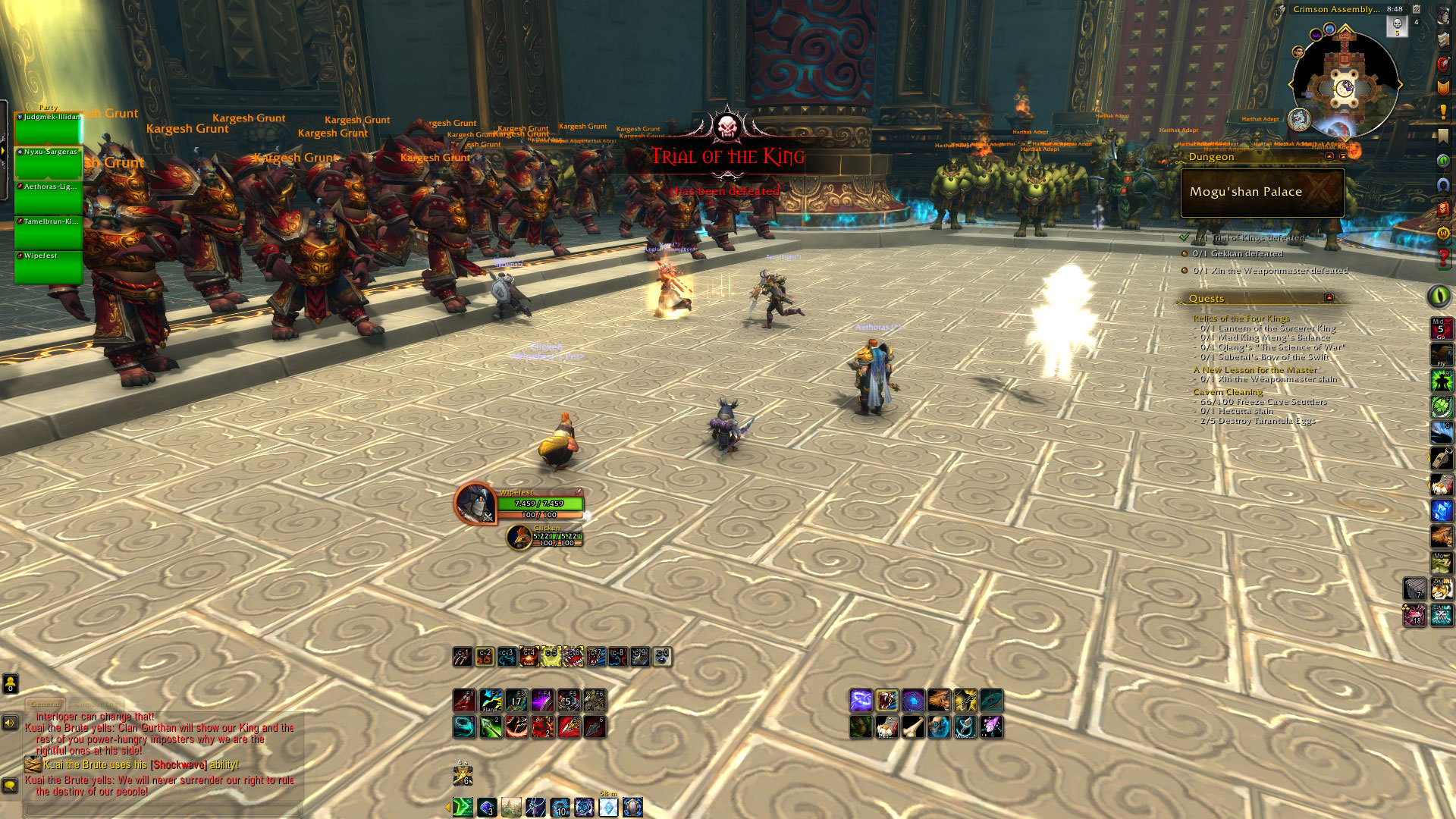Click the Mogu'shan Palace dungeon banner
The image size is (1456, 819).
[x=1262, y=193]
